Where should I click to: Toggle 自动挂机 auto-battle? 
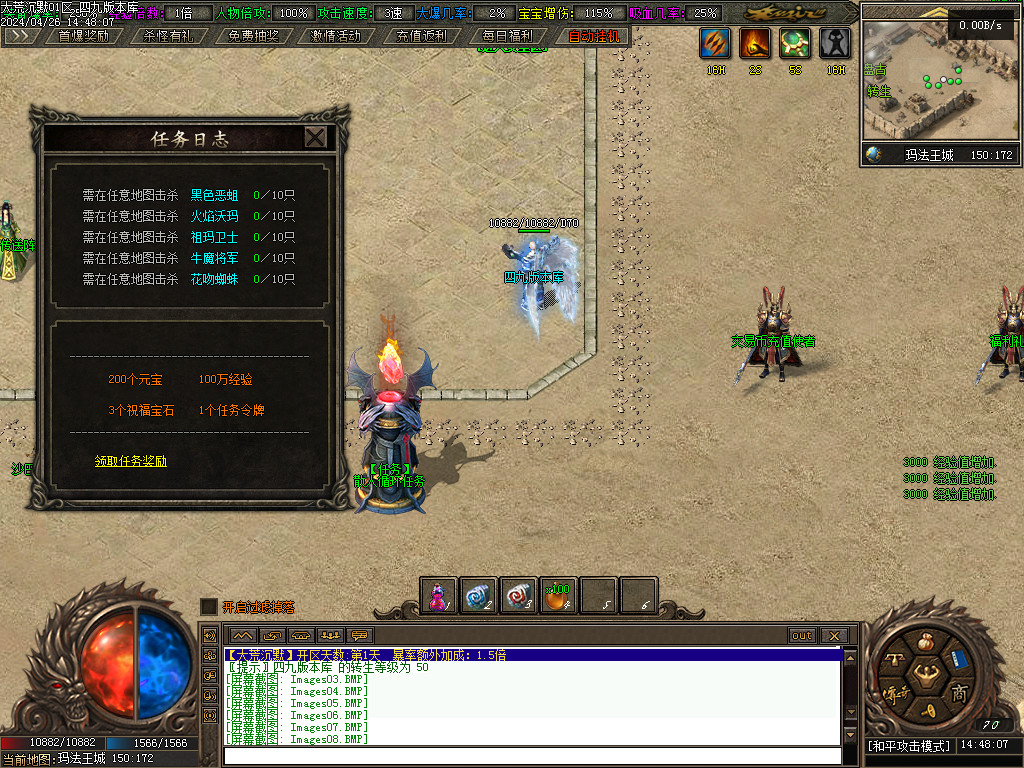click(x=594, y=36)
